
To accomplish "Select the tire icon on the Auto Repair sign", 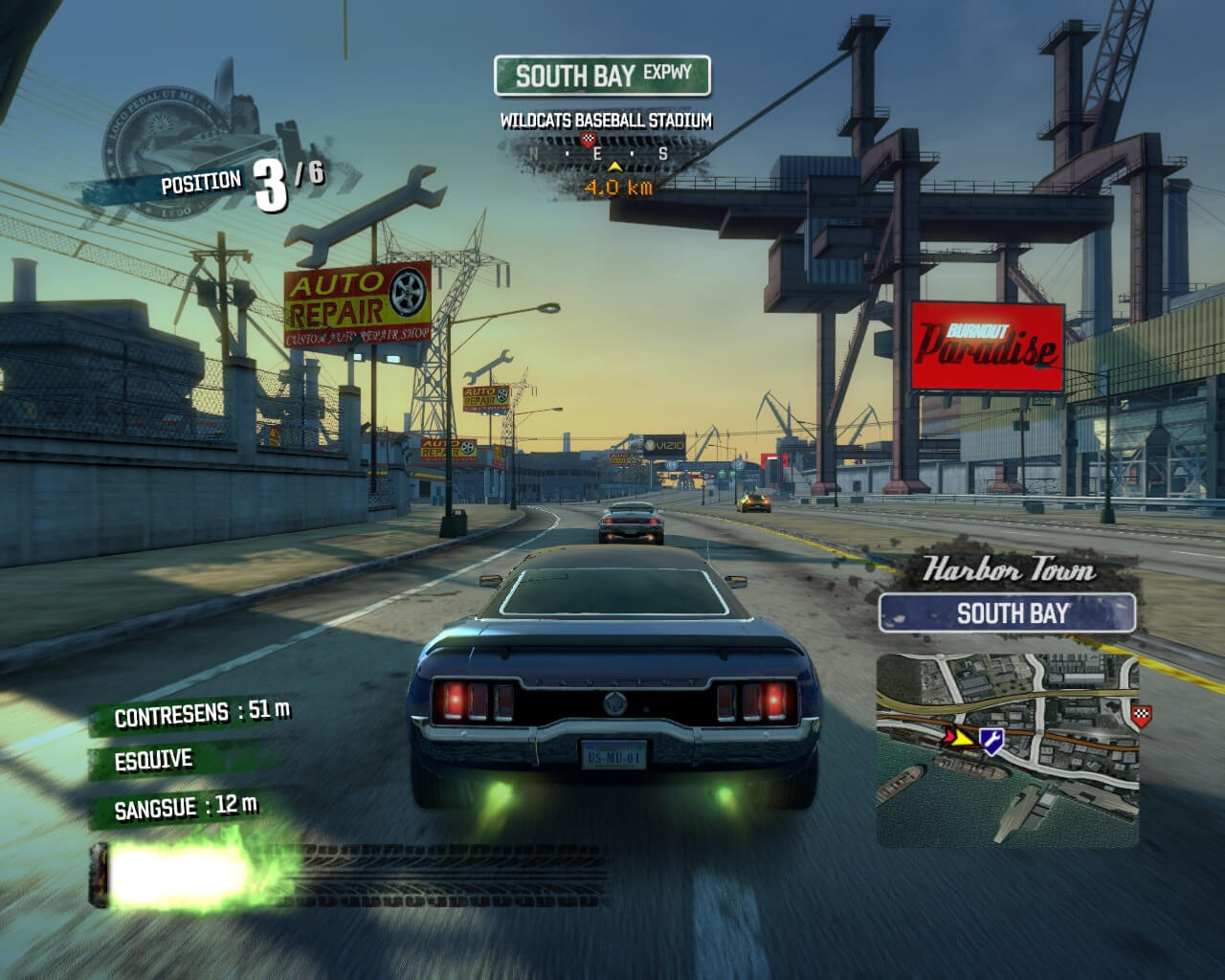I will pos(410,292).
